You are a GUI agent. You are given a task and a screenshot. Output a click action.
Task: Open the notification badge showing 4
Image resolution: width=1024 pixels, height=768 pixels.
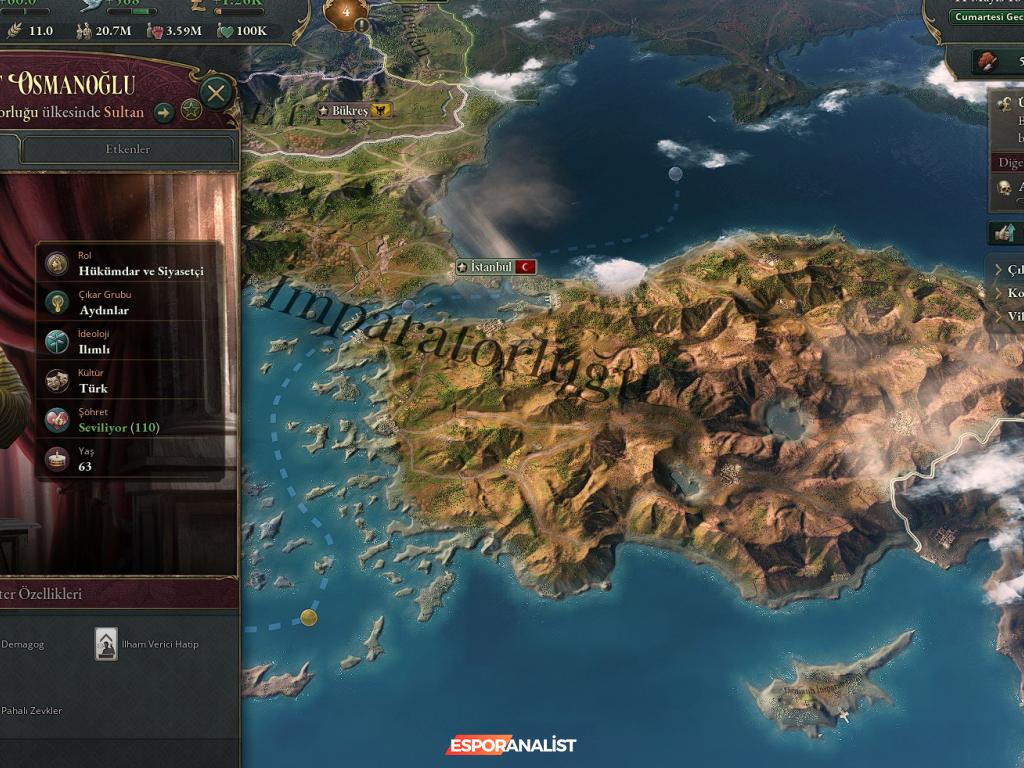click(347, 14)
